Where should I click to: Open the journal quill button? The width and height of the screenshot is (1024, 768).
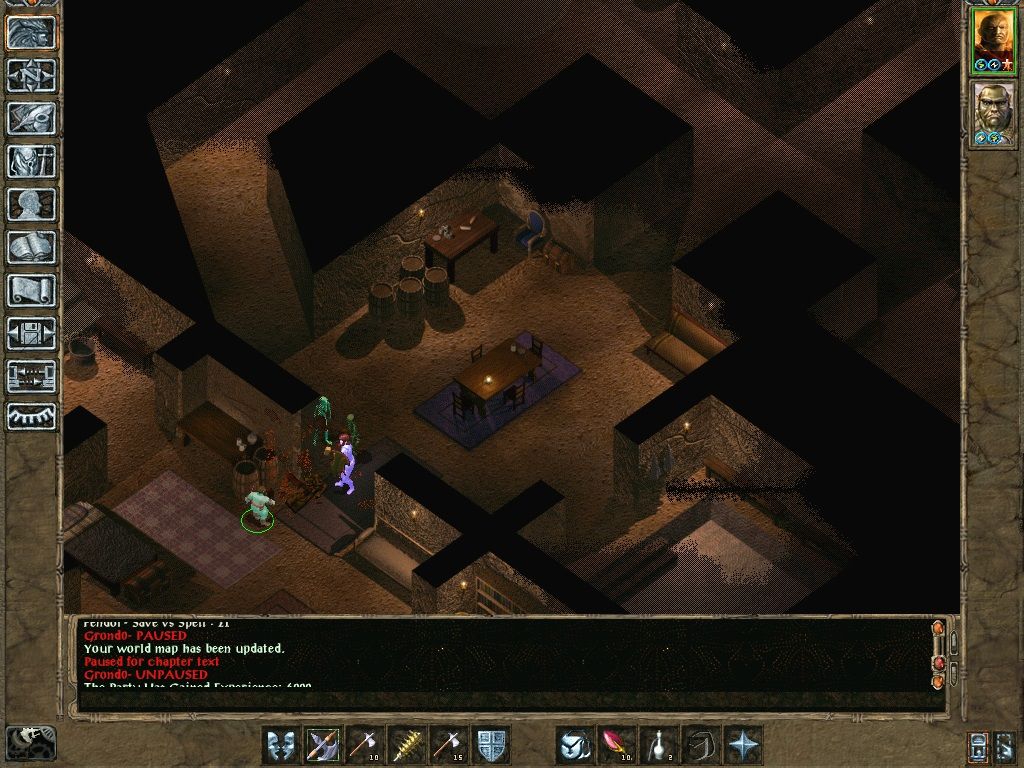[x=31, y=118]
